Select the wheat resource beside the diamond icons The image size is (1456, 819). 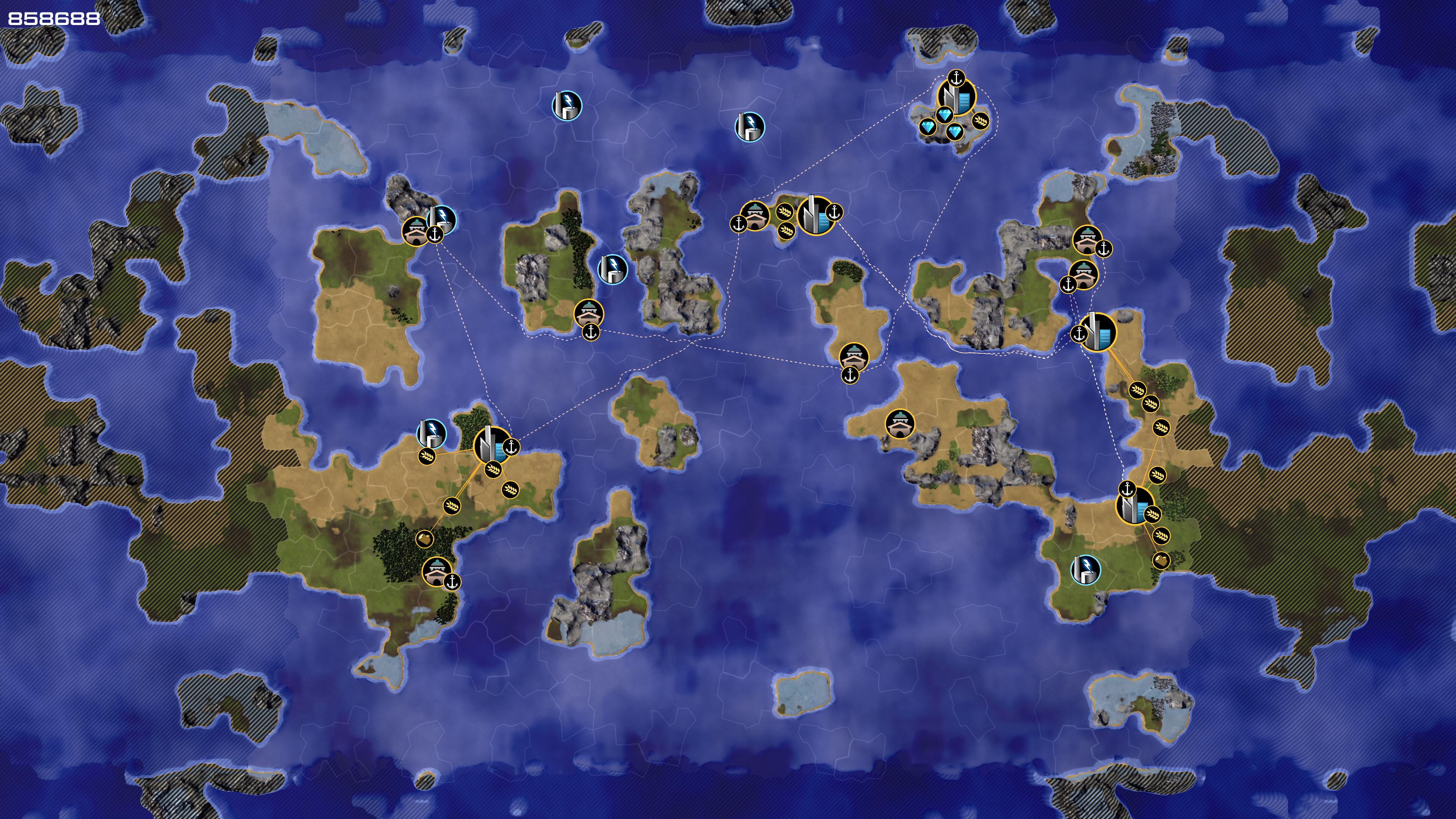click(981, 121)
